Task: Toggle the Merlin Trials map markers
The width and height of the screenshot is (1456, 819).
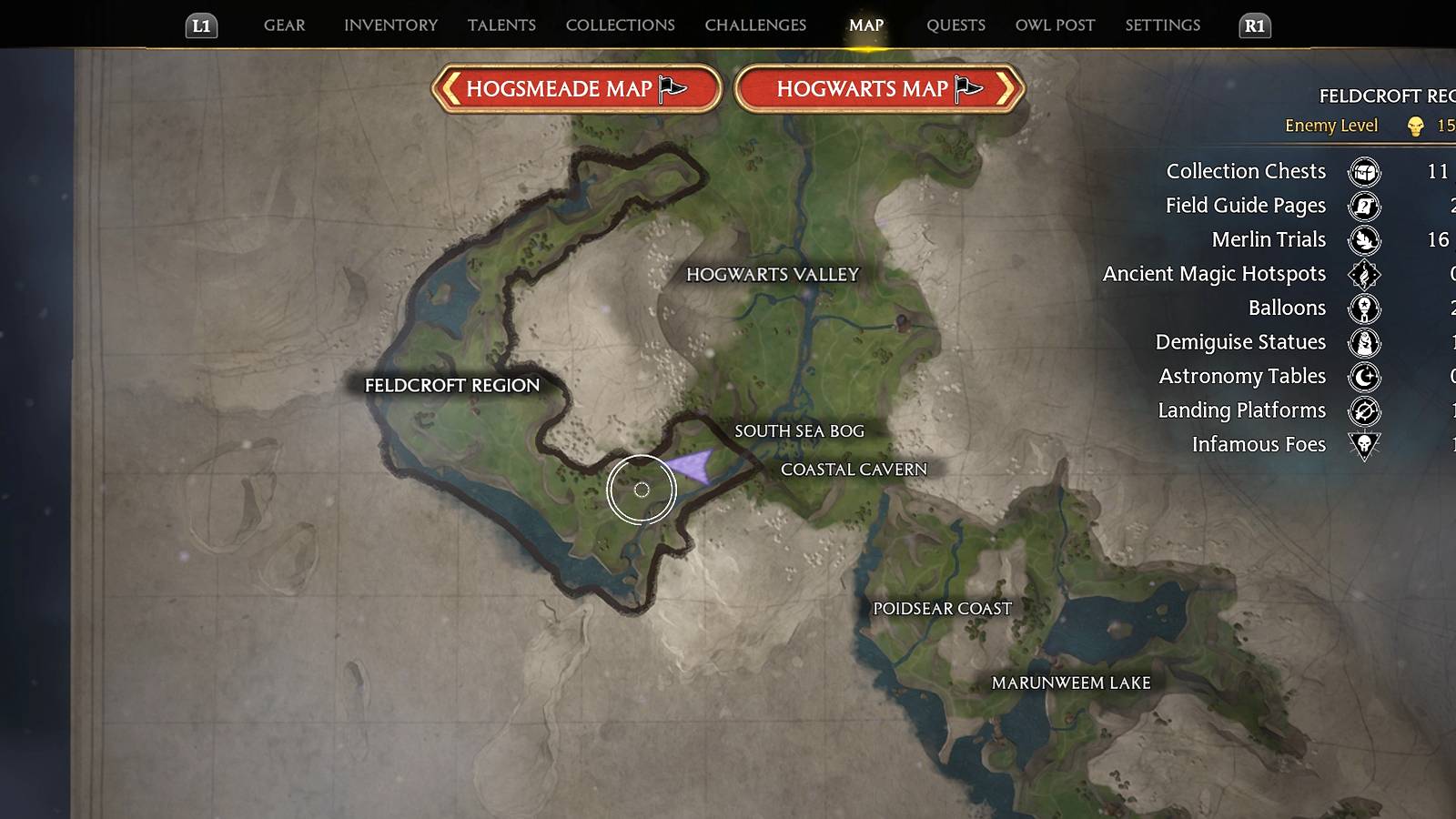Action: point(1365,240)
